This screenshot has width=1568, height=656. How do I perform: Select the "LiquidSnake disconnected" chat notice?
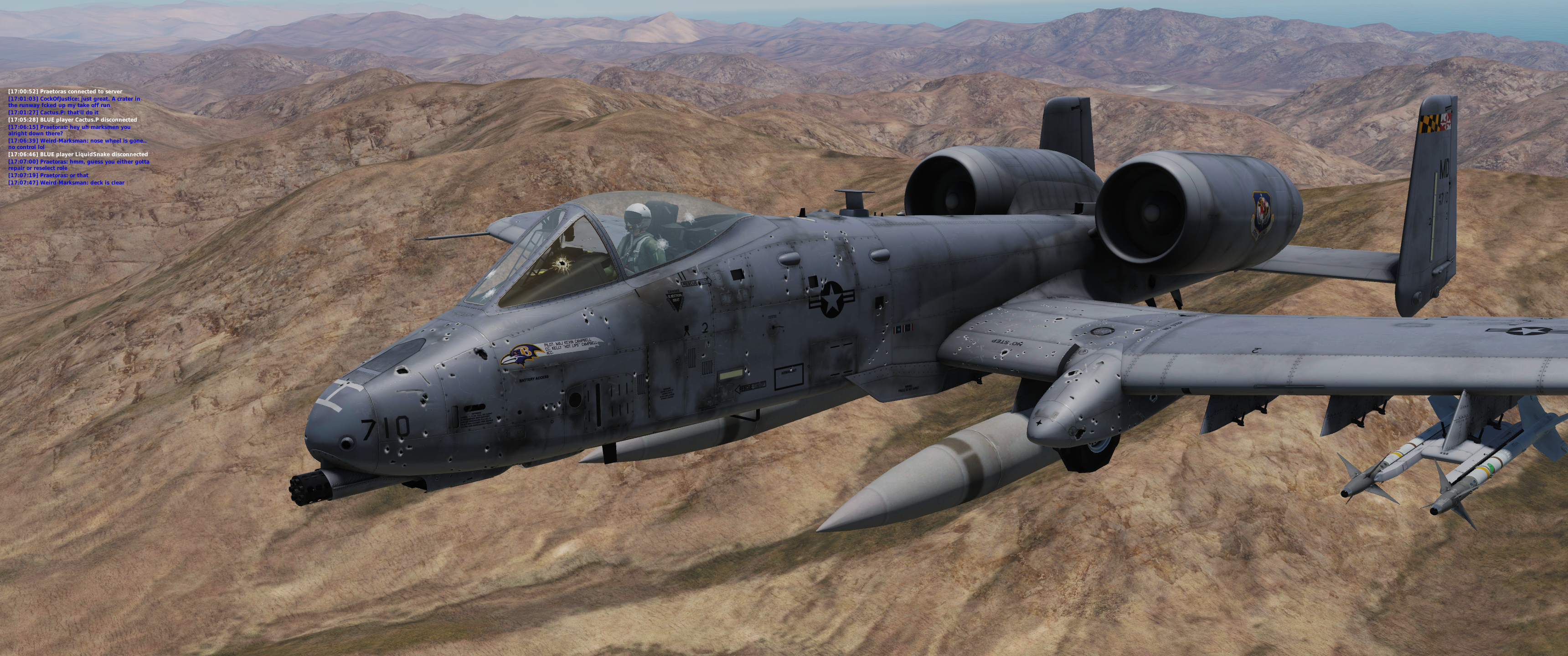tap(78, 154)
